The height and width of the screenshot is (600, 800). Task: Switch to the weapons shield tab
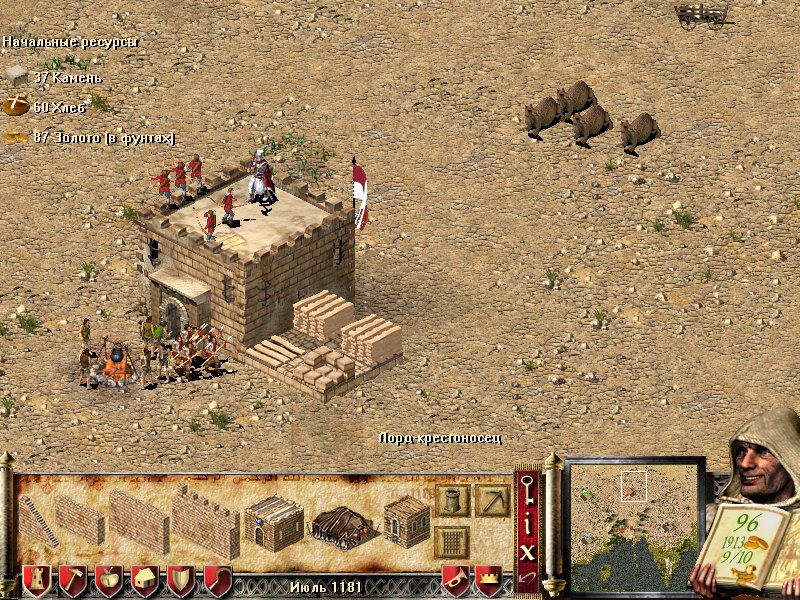tap(181, 580)
